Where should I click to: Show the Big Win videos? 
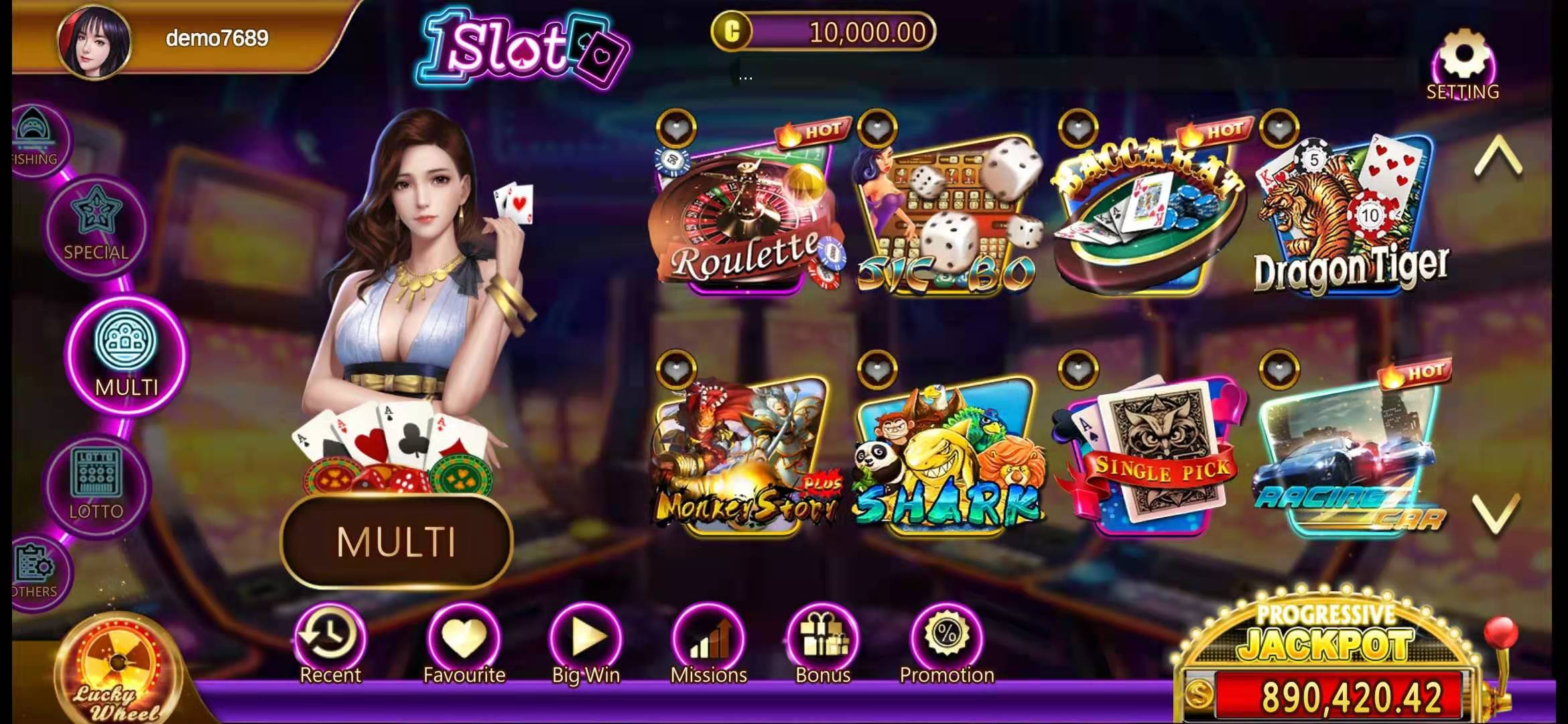(586, 644)
